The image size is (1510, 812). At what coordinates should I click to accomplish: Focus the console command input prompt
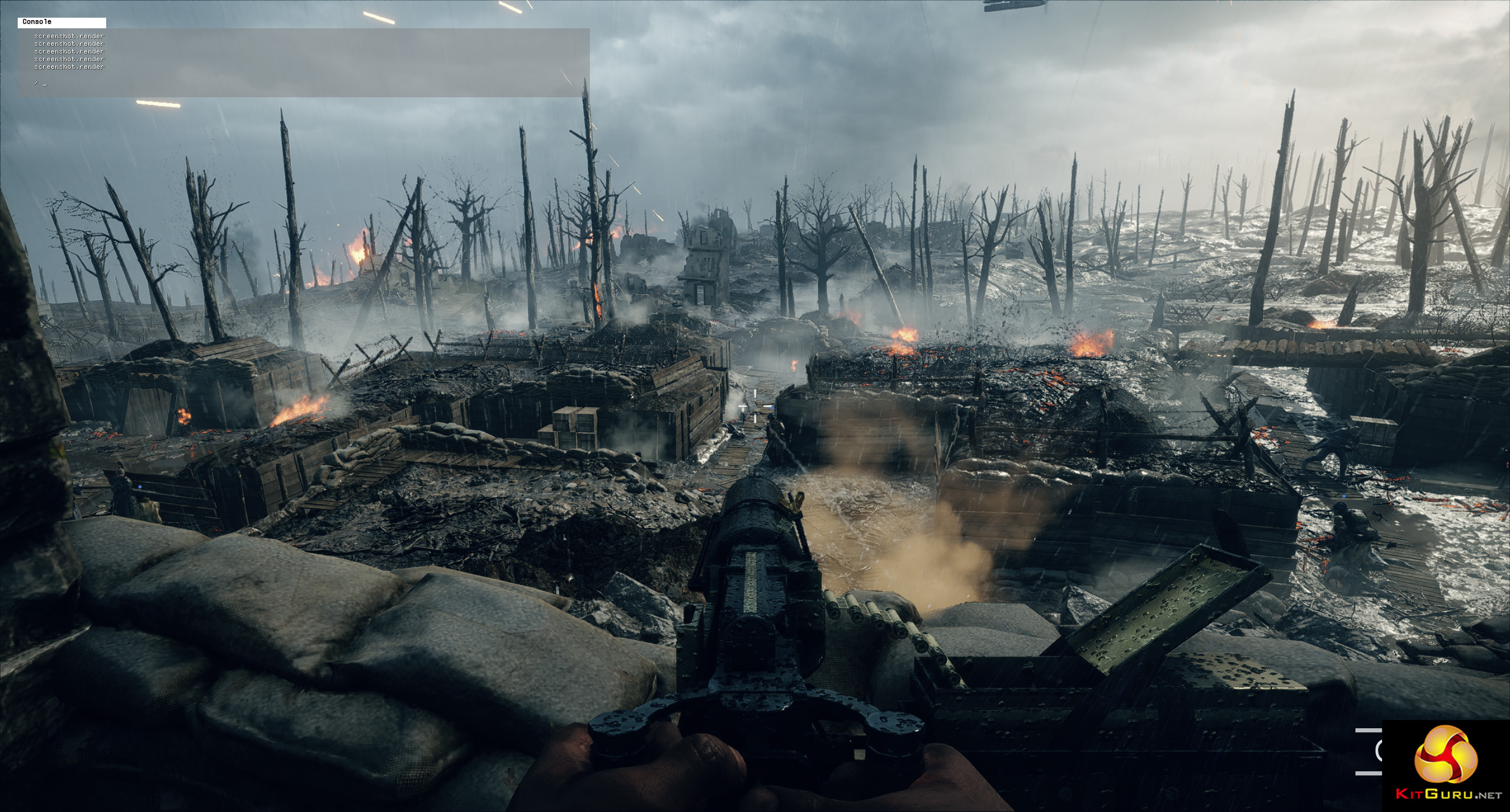point(45,82)
